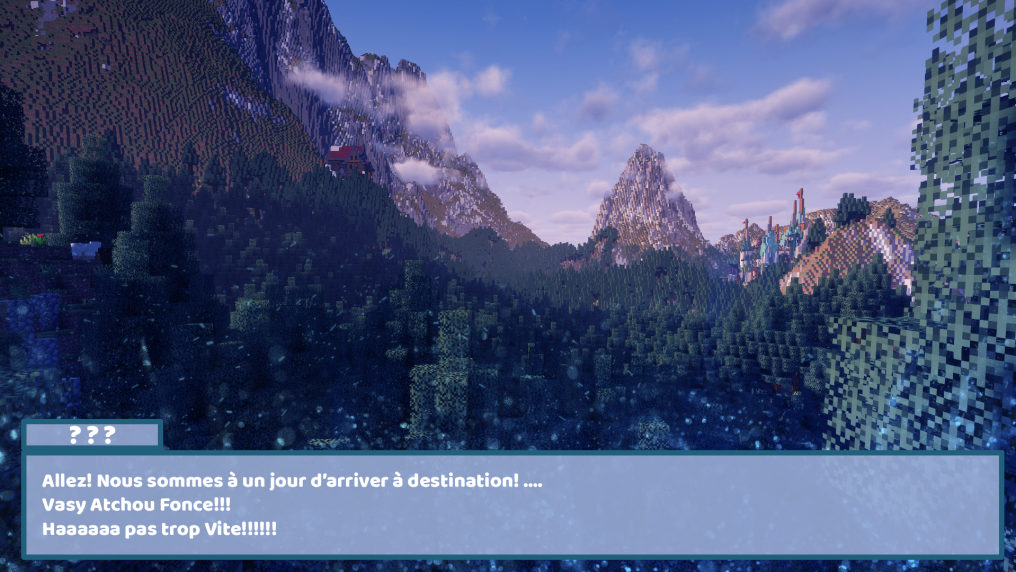Click the dialogue box to continue

pyautogui.click(x=511, y=504)
